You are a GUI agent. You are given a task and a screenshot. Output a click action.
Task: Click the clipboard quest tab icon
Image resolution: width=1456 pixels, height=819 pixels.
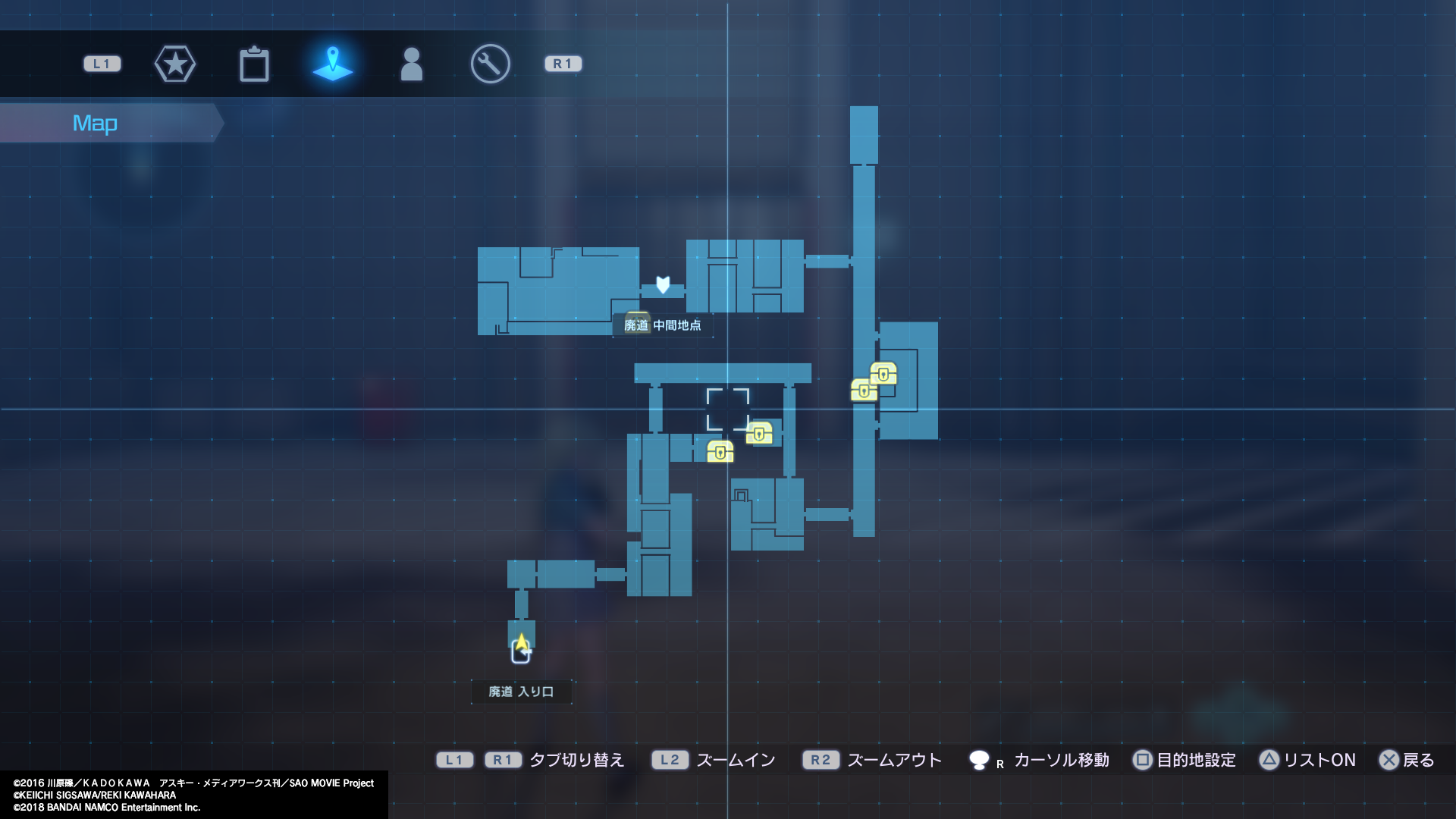point(254,64)
